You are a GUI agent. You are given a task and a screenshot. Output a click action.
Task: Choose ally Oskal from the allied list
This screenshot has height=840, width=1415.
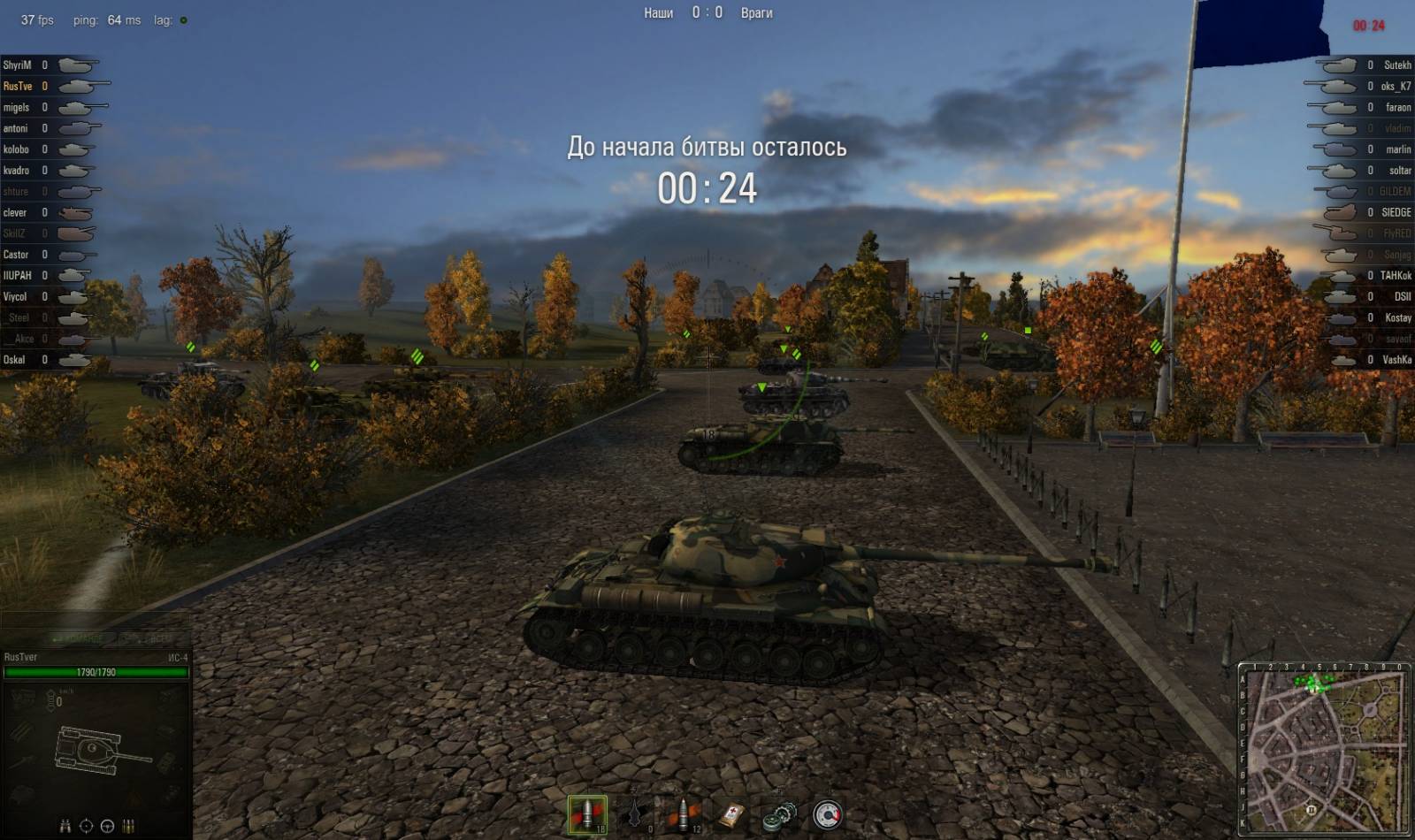(14, 360)
